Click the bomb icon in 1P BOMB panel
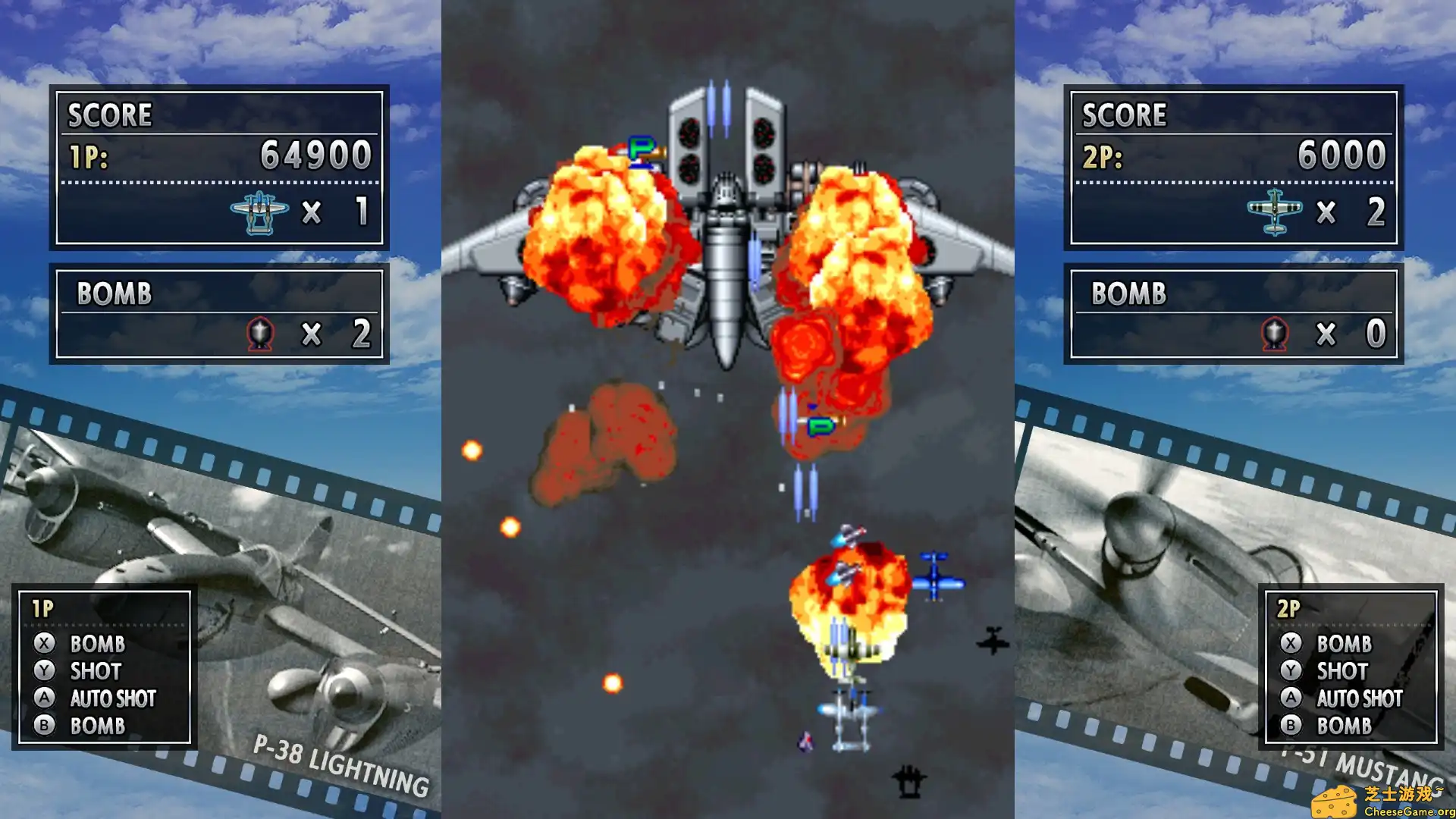Screen dimensions: 1456x819 coord(259,333)
